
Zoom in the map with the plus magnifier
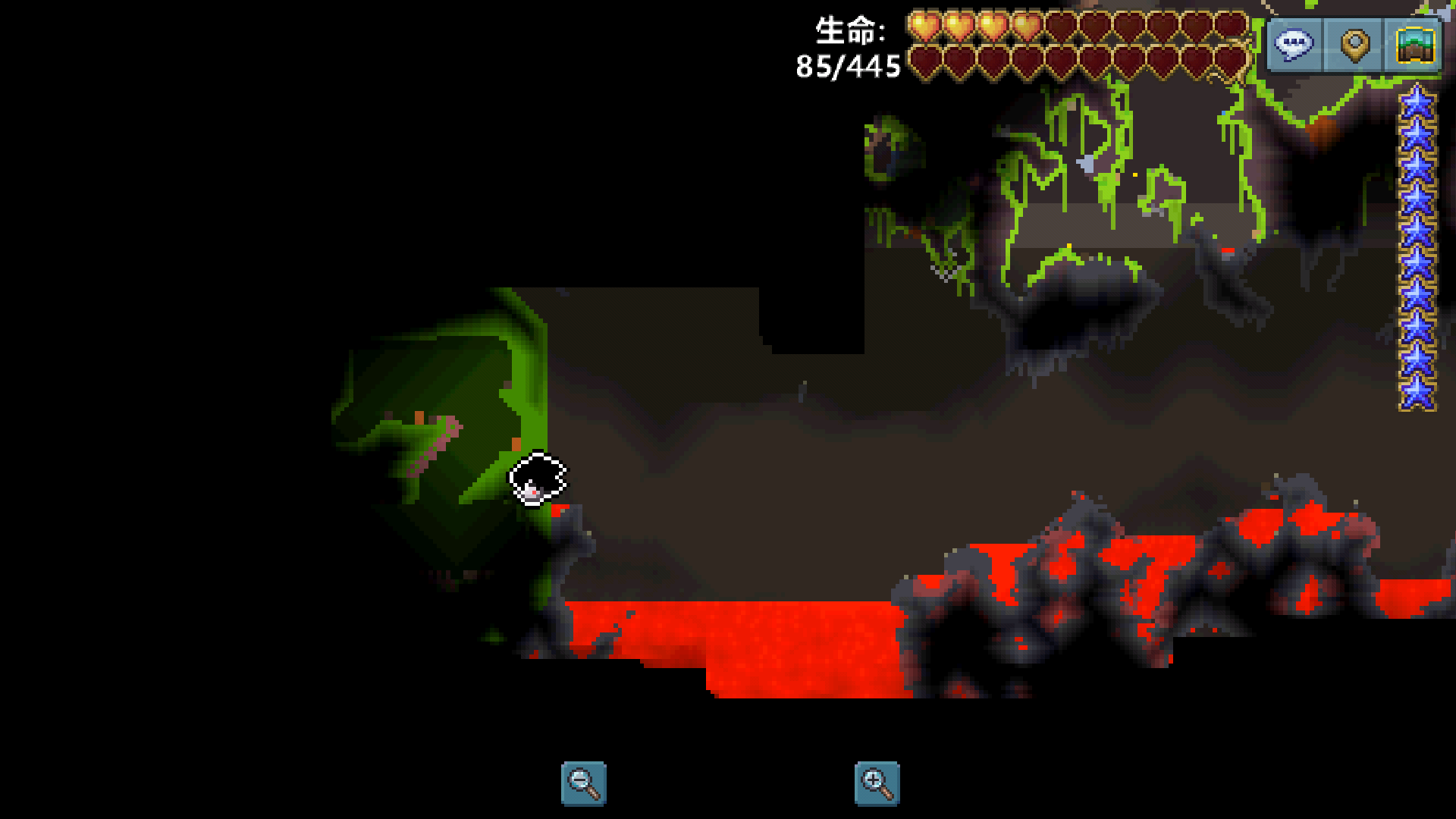[877, 783]
